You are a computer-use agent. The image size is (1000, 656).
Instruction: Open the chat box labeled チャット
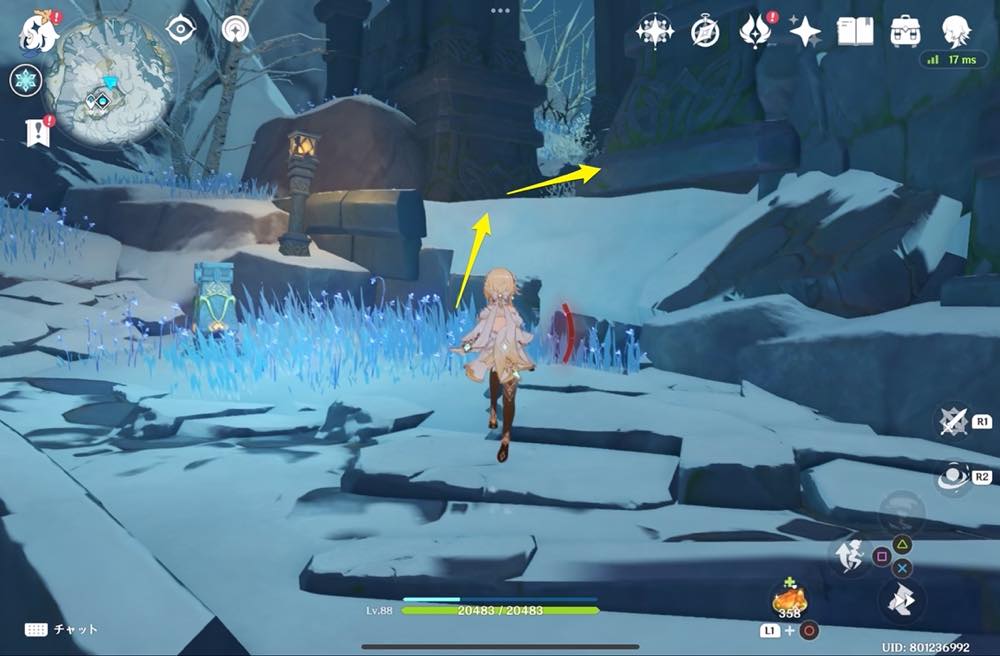[60, 629]
